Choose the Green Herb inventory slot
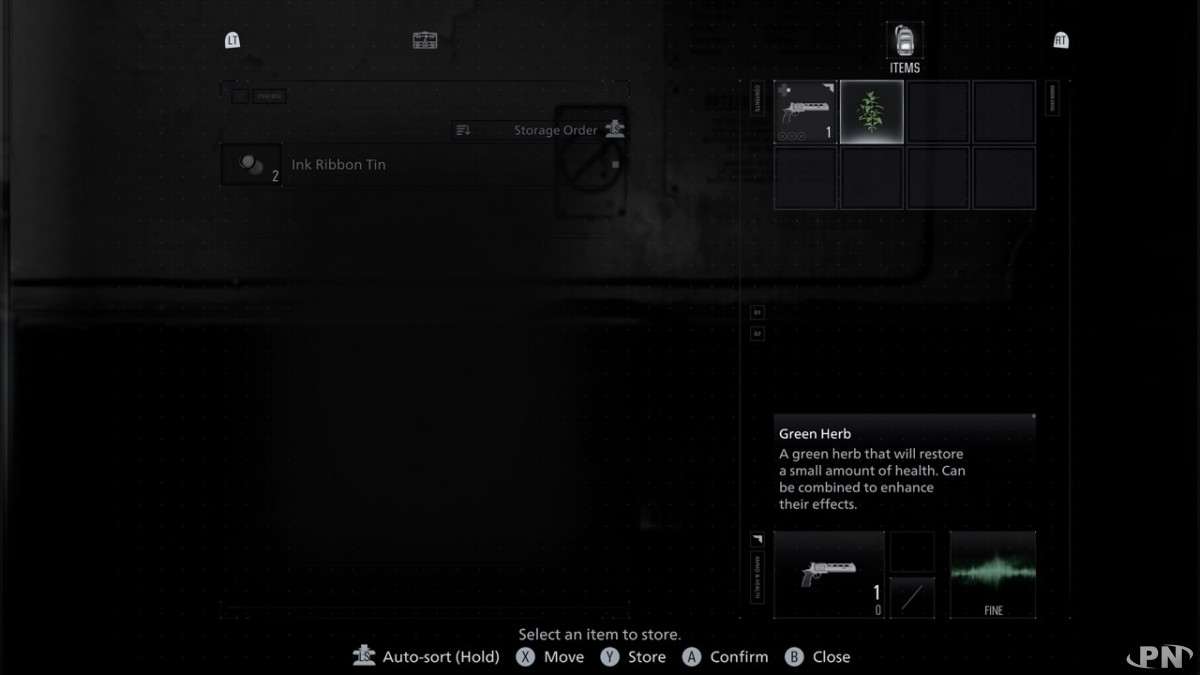This screenshot has width=1200, height=675. (x=872, y=113)
